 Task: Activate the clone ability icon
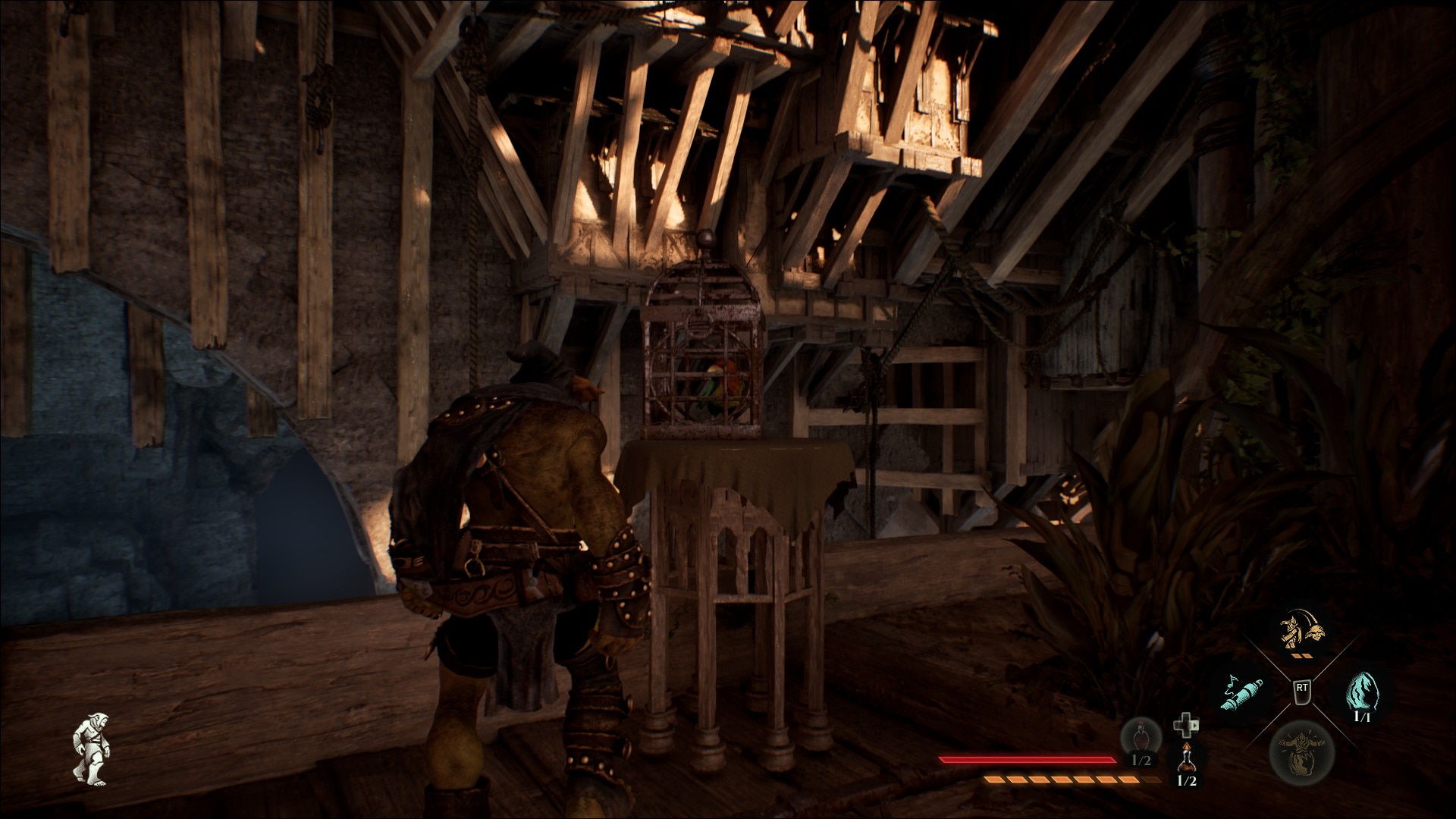point(1301,631)
